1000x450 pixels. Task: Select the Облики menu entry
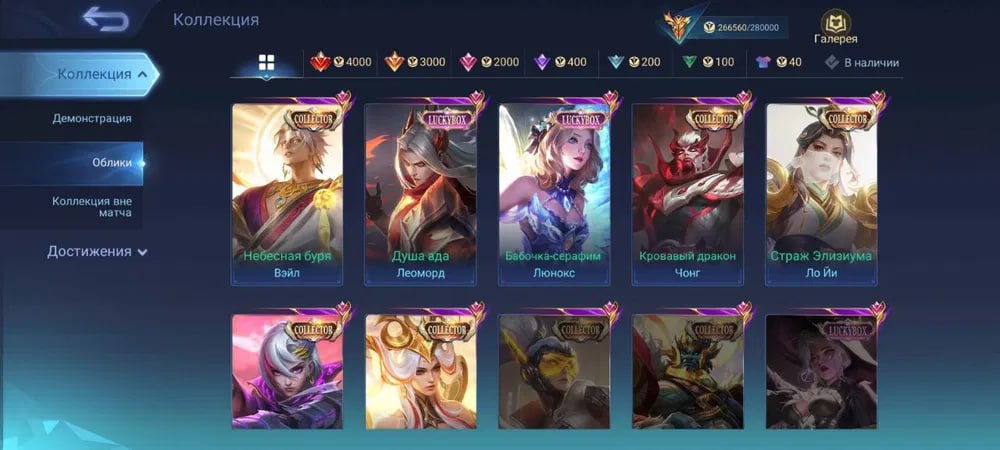pos(113,163)
